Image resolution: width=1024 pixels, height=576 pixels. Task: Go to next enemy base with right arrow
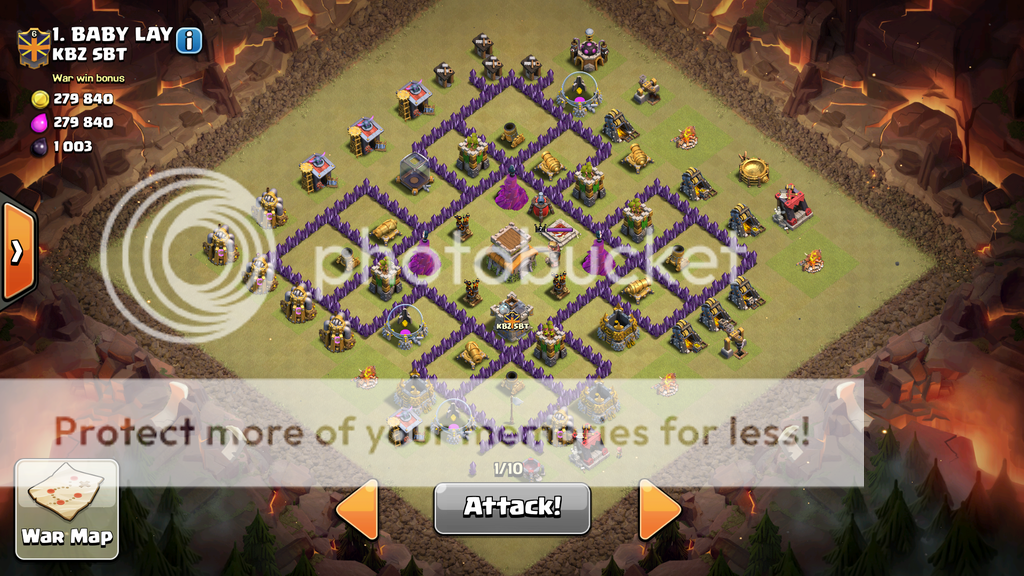pos(658,509)
